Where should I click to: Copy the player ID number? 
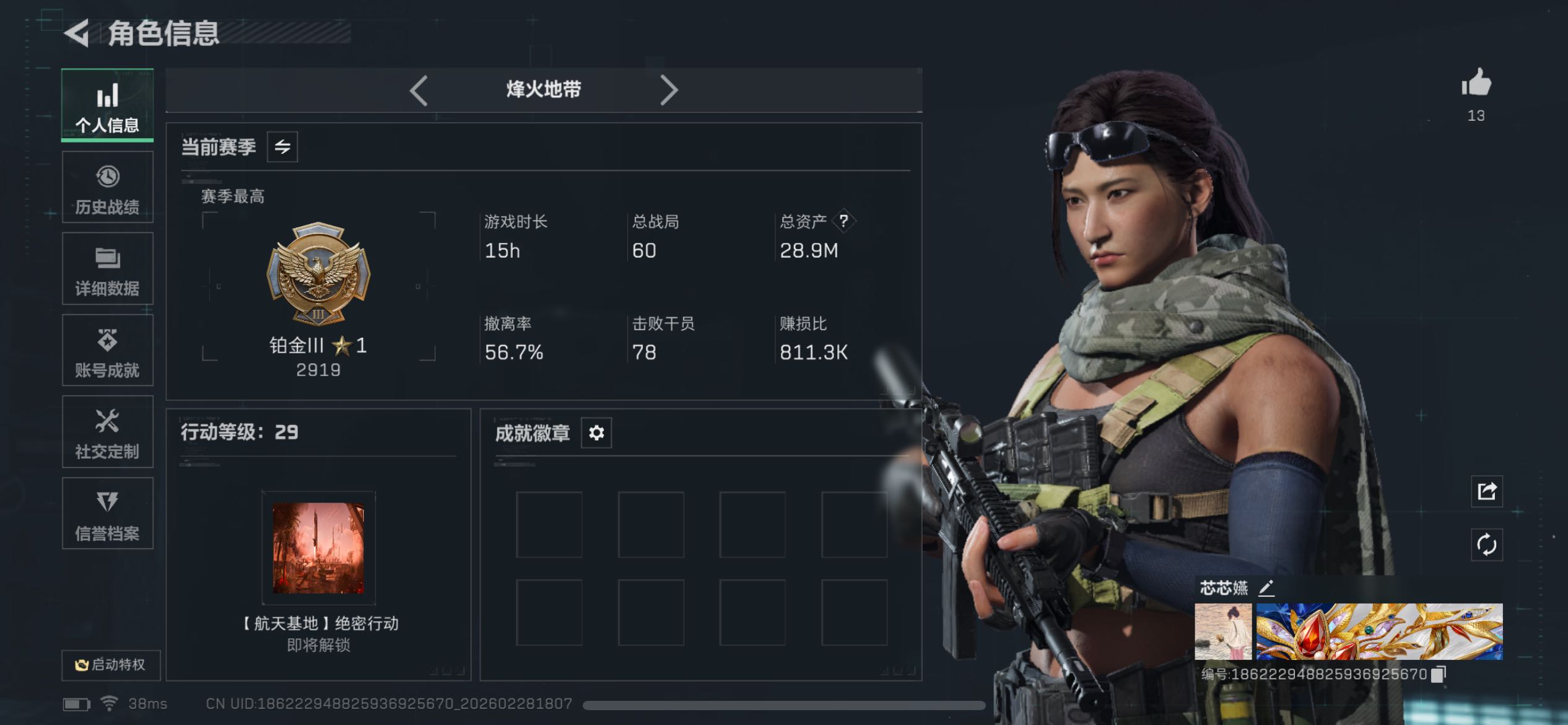pos(1439,674)
